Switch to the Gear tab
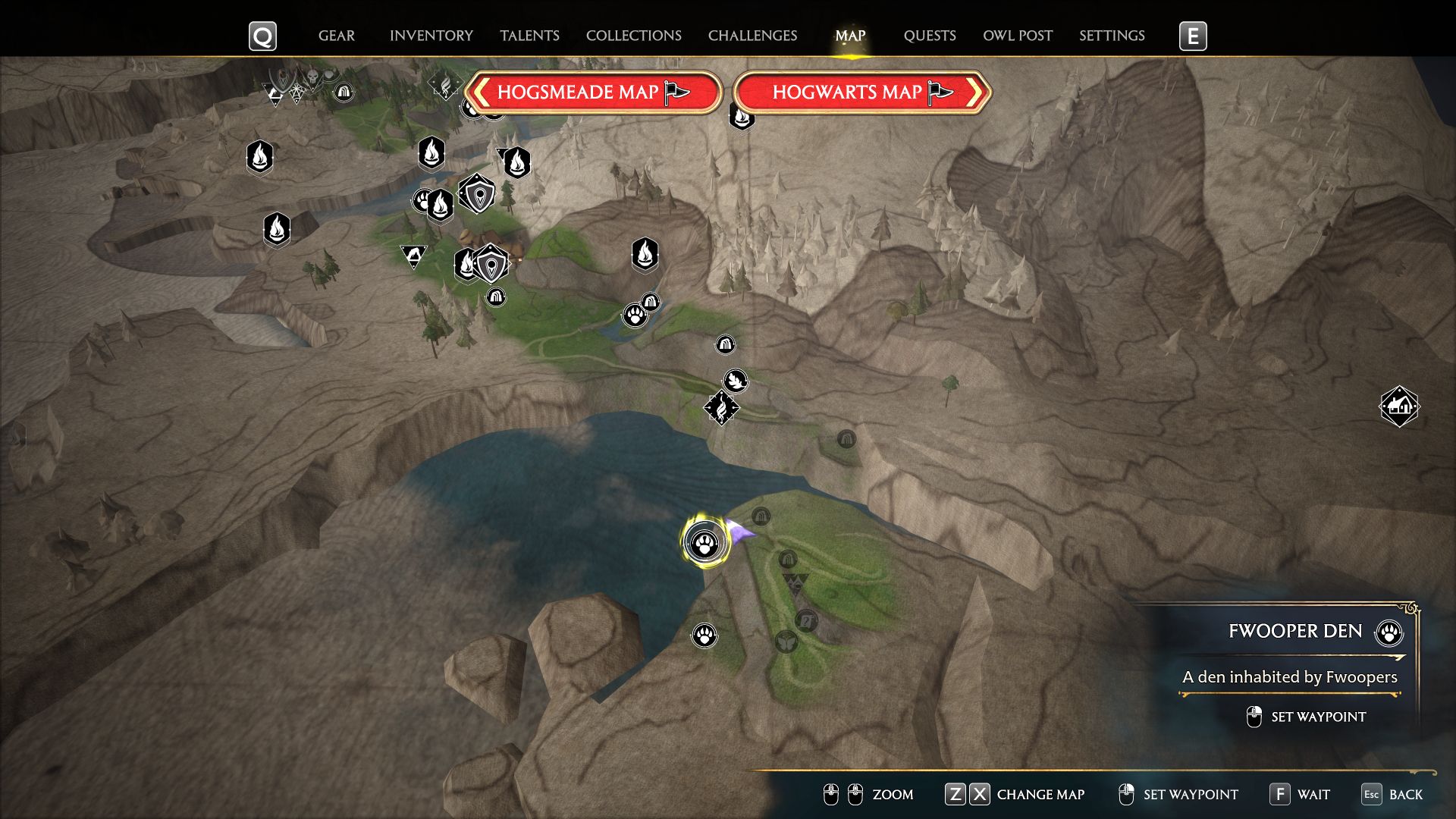Screen dimensions: 1456x819 (x=336, y=36)
